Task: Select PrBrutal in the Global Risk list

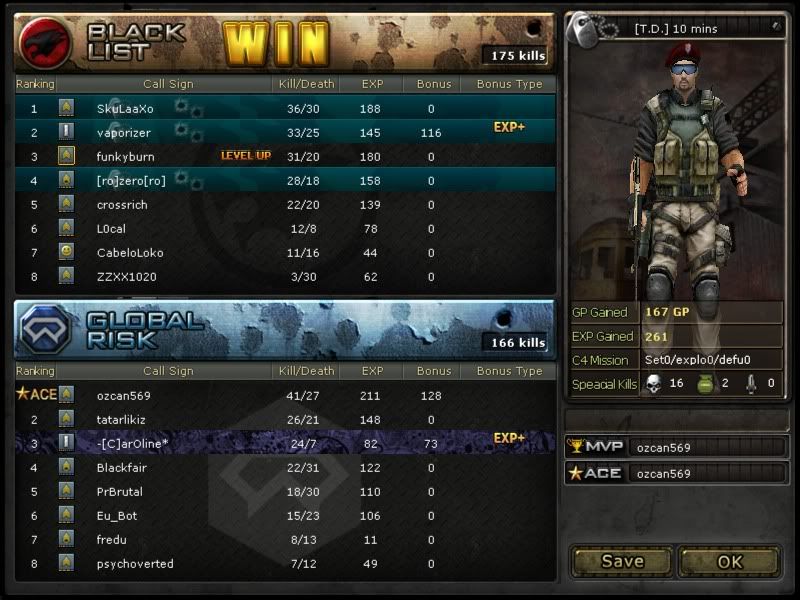Action: point(285,491)
